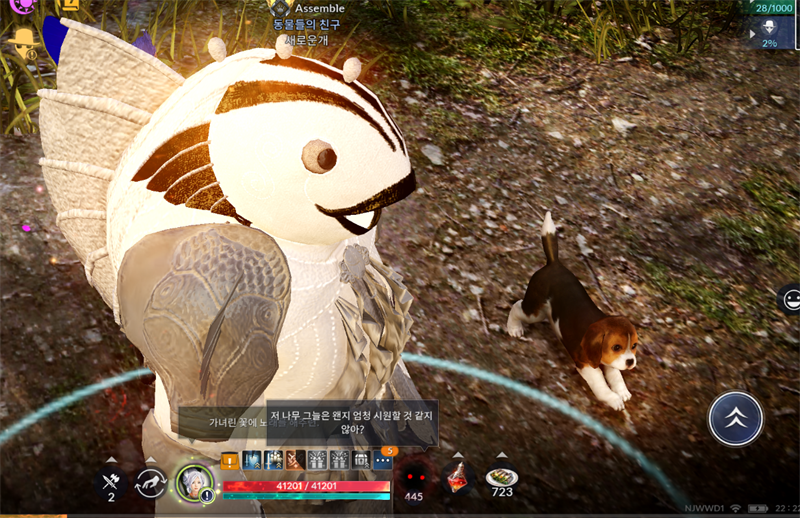Open the smiley emote button
The height and width of the screenshot is (518, 800).
point(790,299)
